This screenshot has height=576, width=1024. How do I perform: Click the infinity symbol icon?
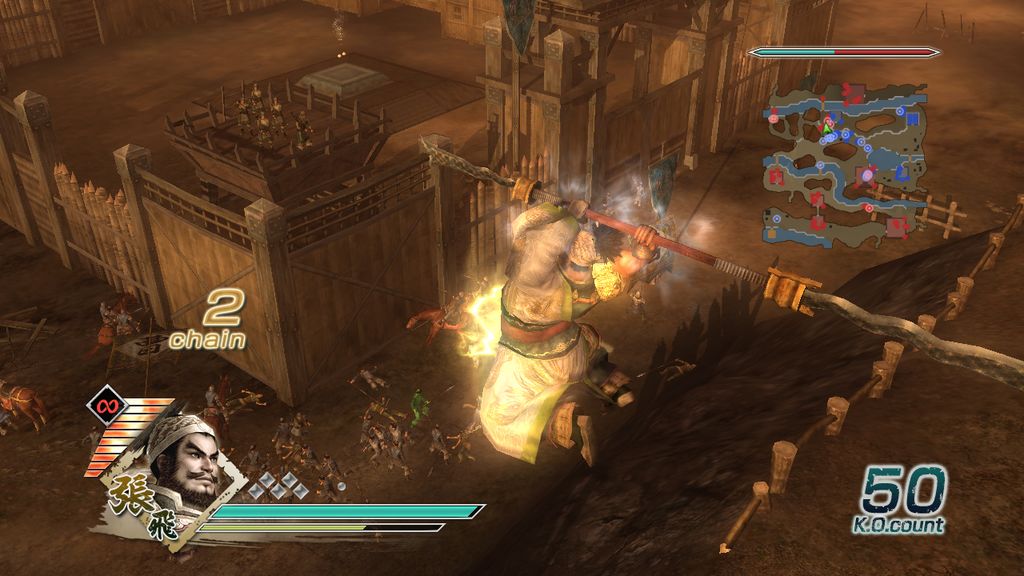pos(103,406)
